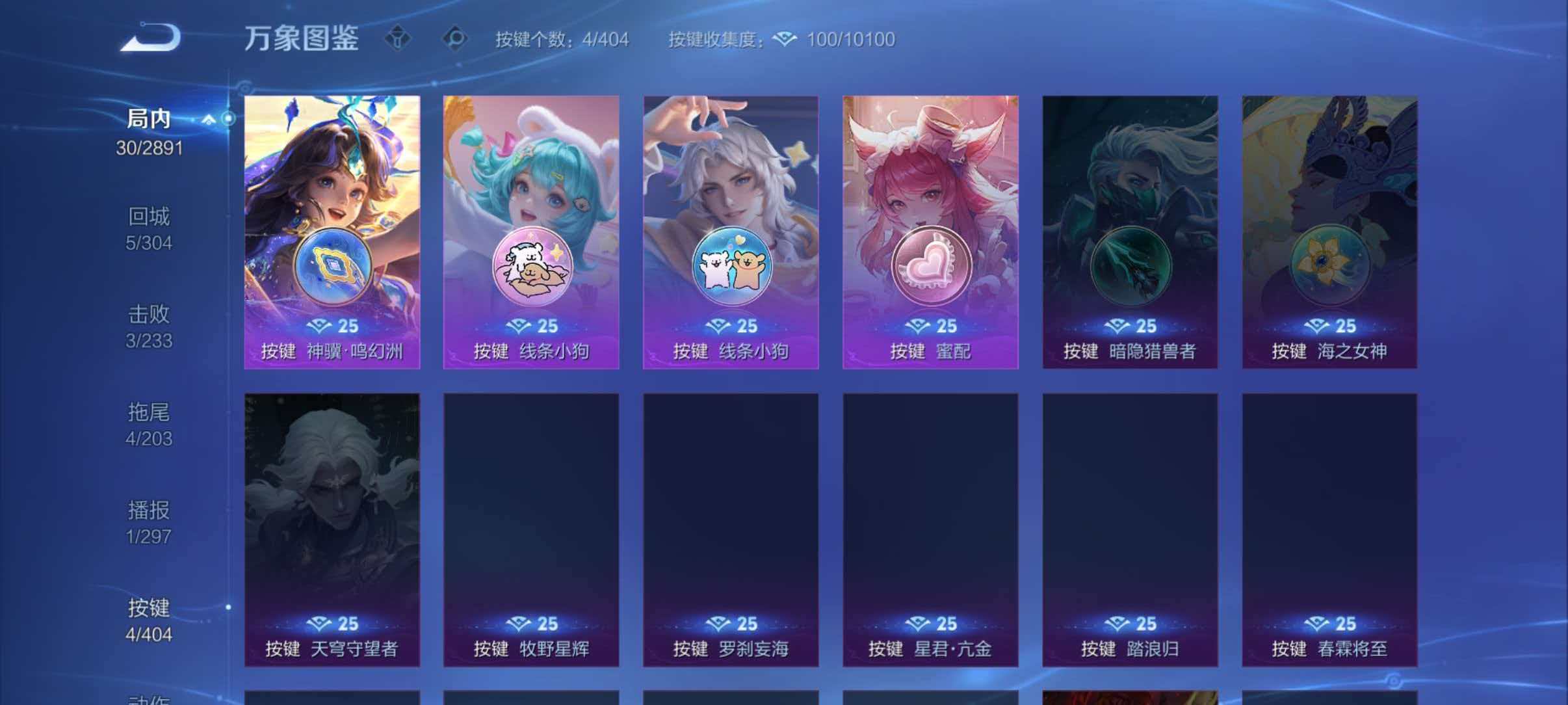Open the 回城 category in the sidebar

point(150,229)
